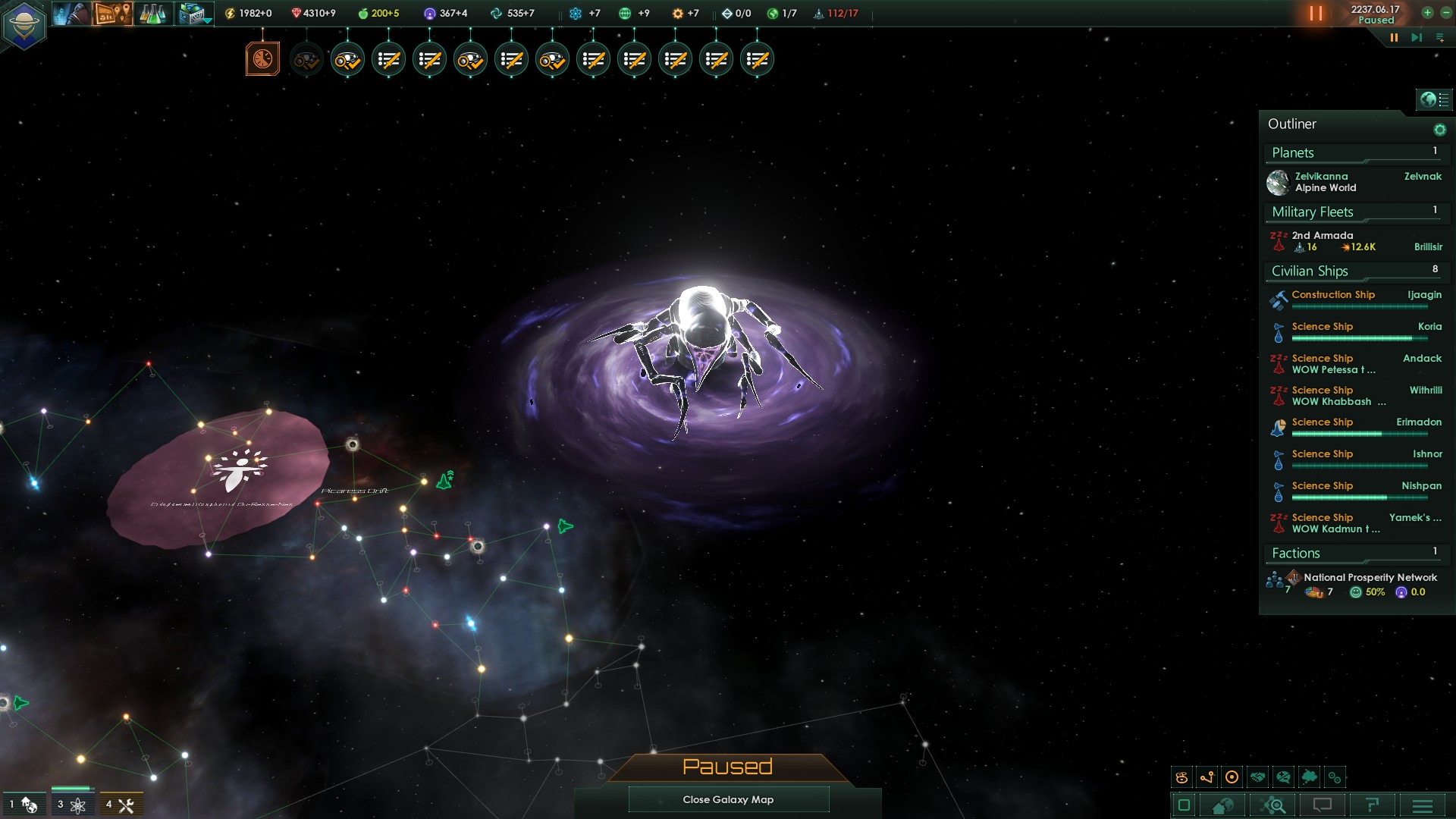Decrease game speed with minus button
The width and height of the screenshot is (1456, 819).
pyautogui.click(x=1445, y=13)
